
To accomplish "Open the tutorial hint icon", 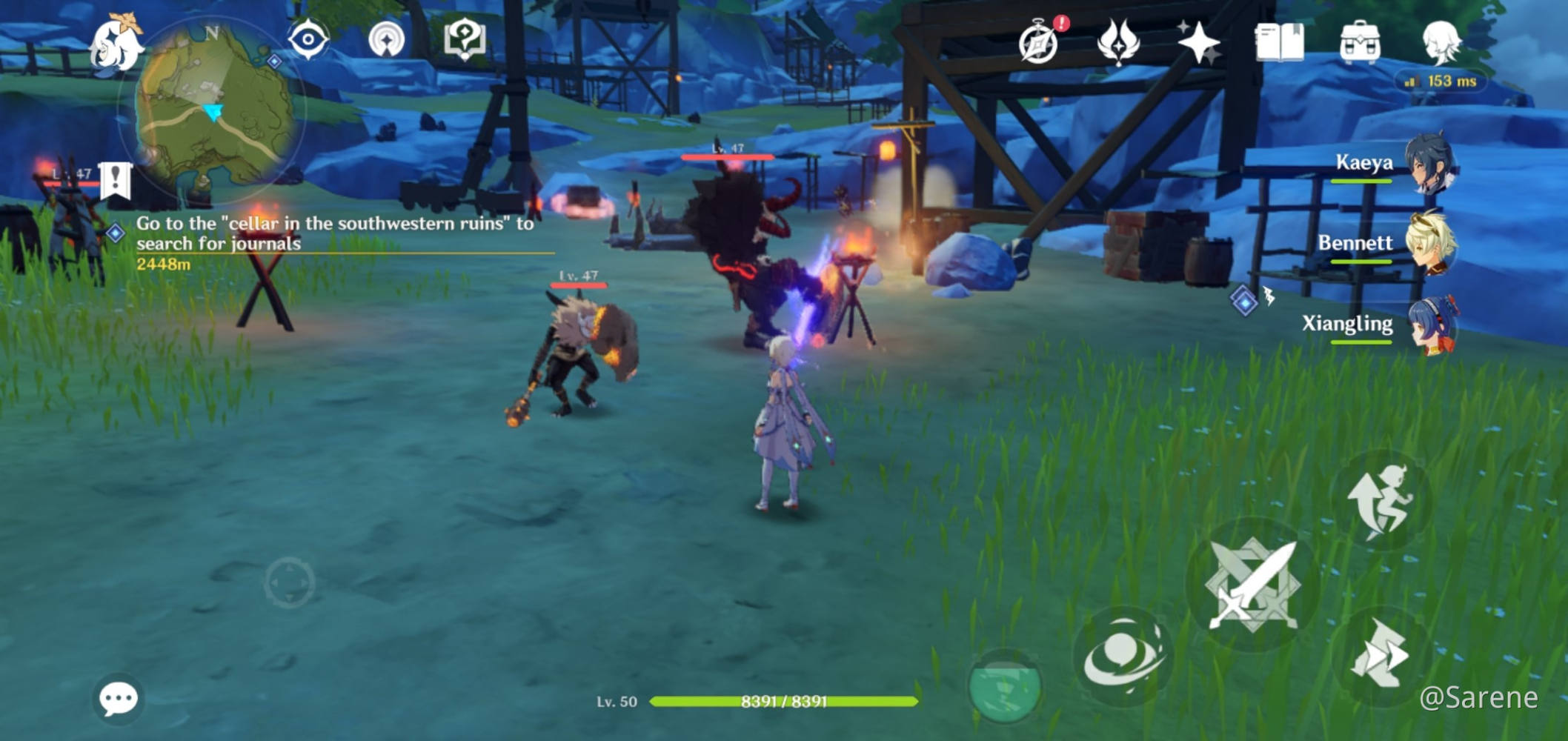I will coord(464,39).
